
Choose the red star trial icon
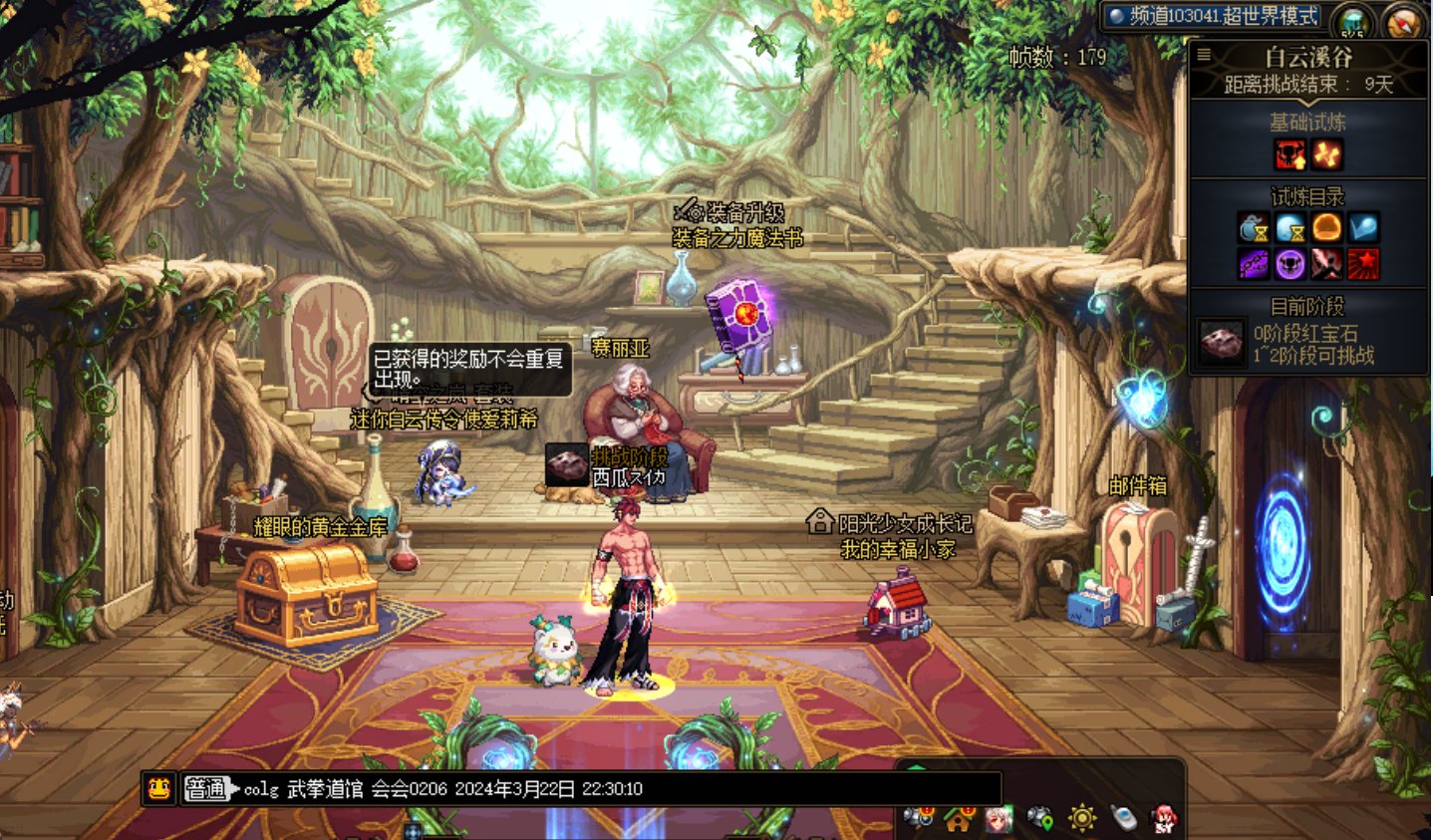[1363, 264]
